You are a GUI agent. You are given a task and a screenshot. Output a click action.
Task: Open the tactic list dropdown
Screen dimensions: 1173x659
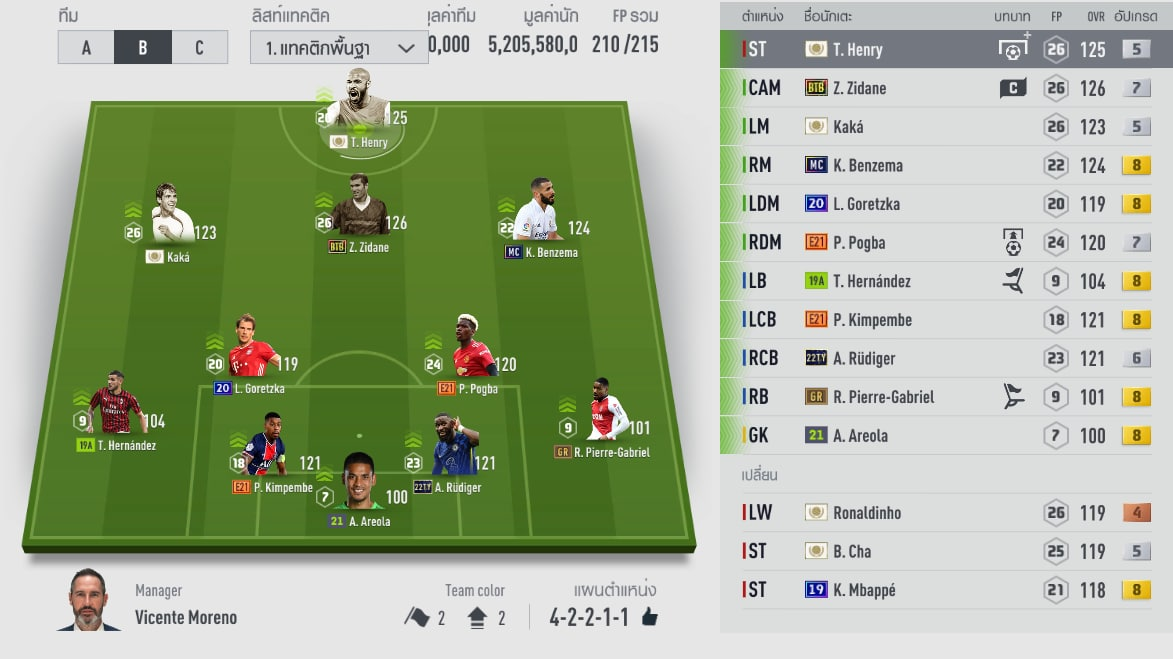pyautogui.click(x=339, y=47)
